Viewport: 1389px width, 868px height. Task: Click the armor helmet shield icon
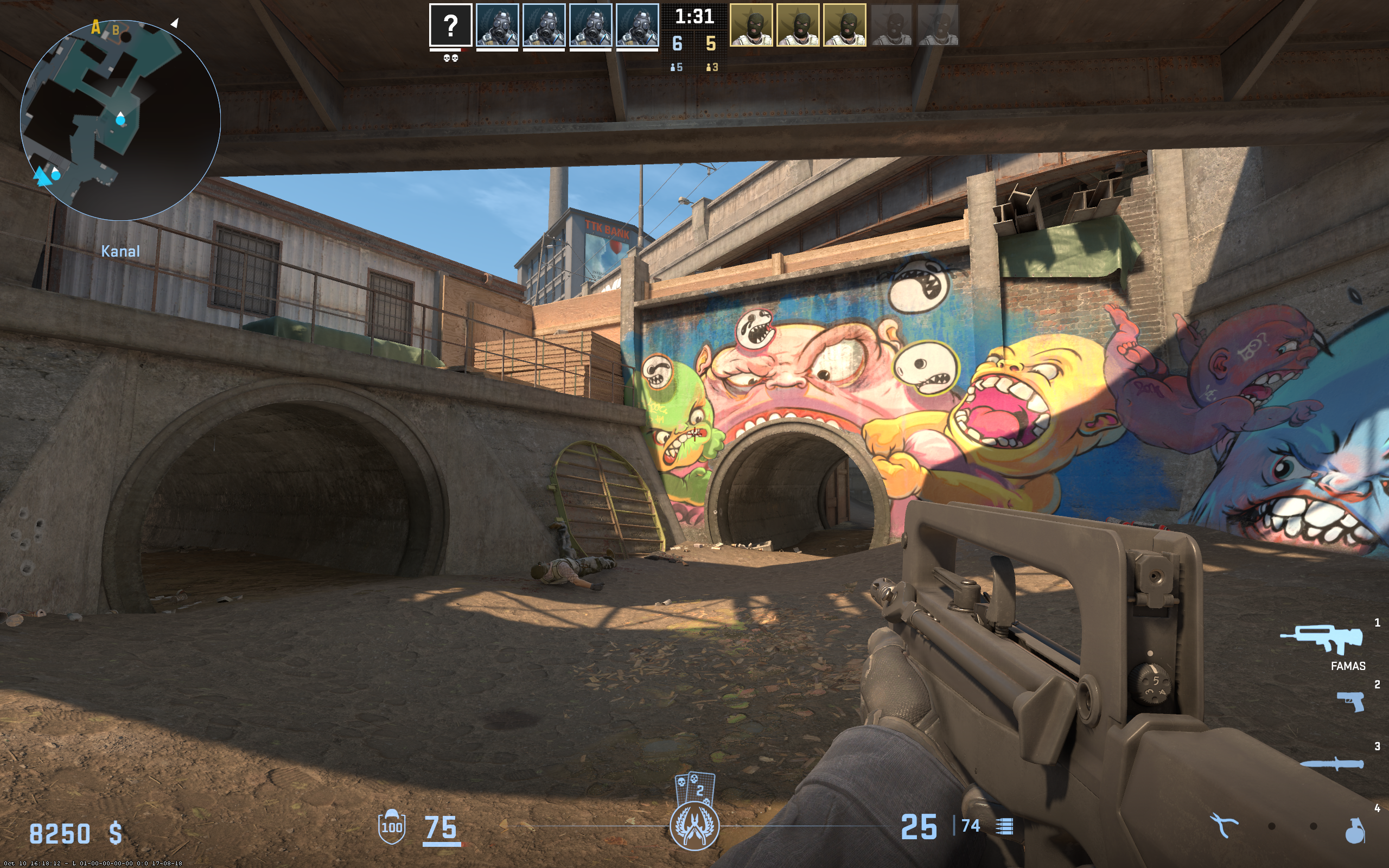[392, 827]
